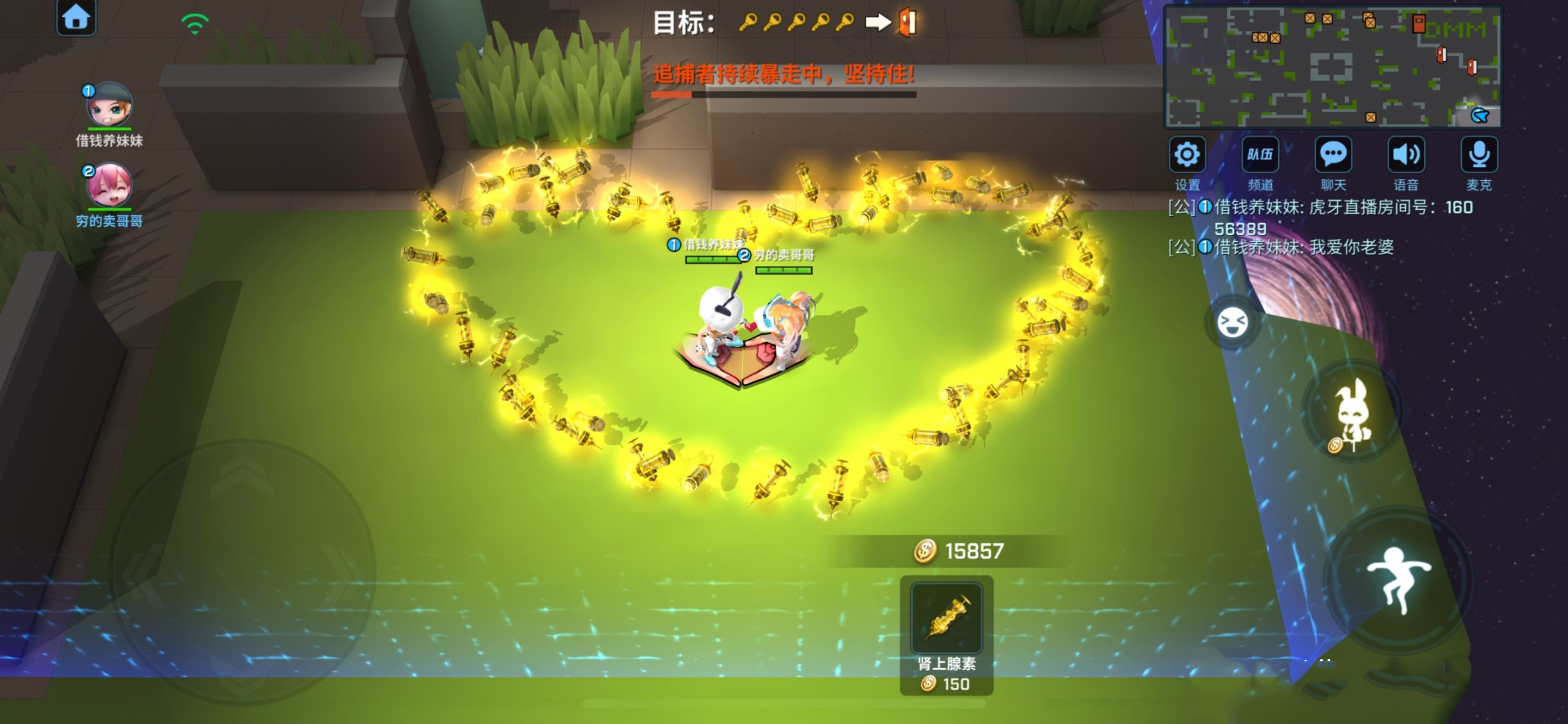Screen dimensions: 1568x724
Task: Click the 虎牙直播房间号 chat message
Action: point(1326,218)
